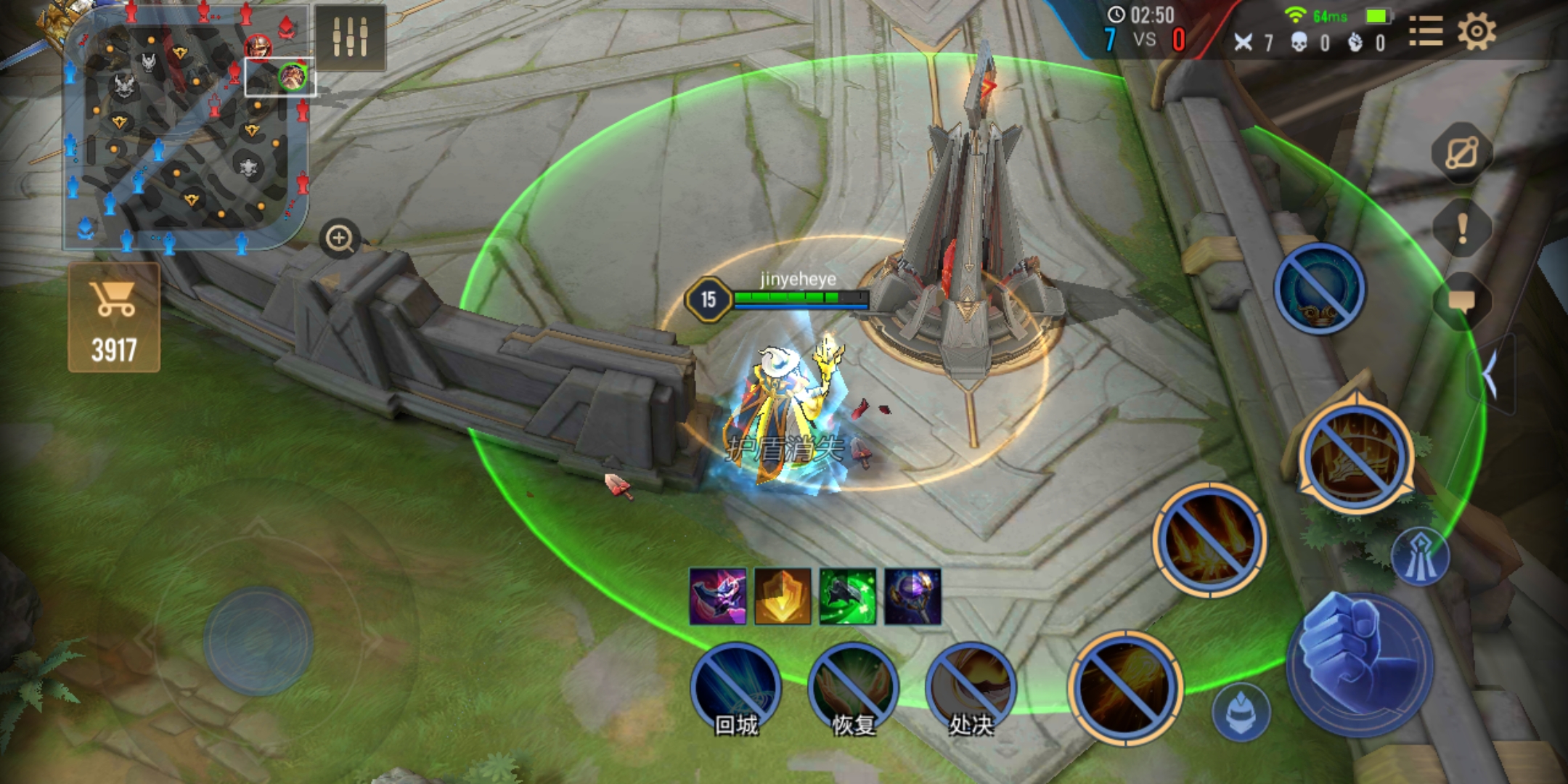This screenshot has width=1568, height=784.
Task: Send an alert with the exclamation mark button
Action: point(1463,229)
